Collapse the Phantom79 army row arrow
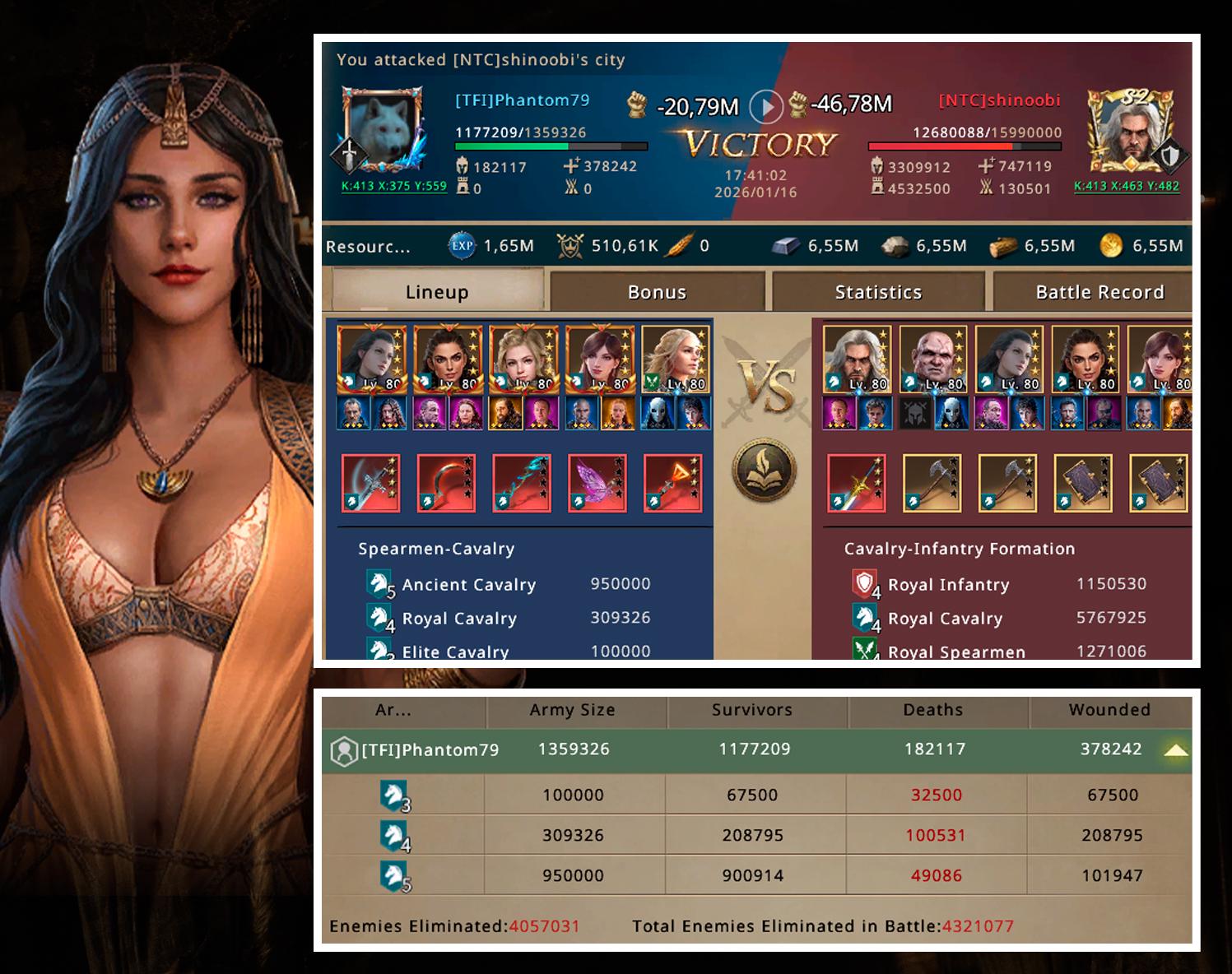This screenshot has width=1232, height=974. click(x=1176, y=749)
